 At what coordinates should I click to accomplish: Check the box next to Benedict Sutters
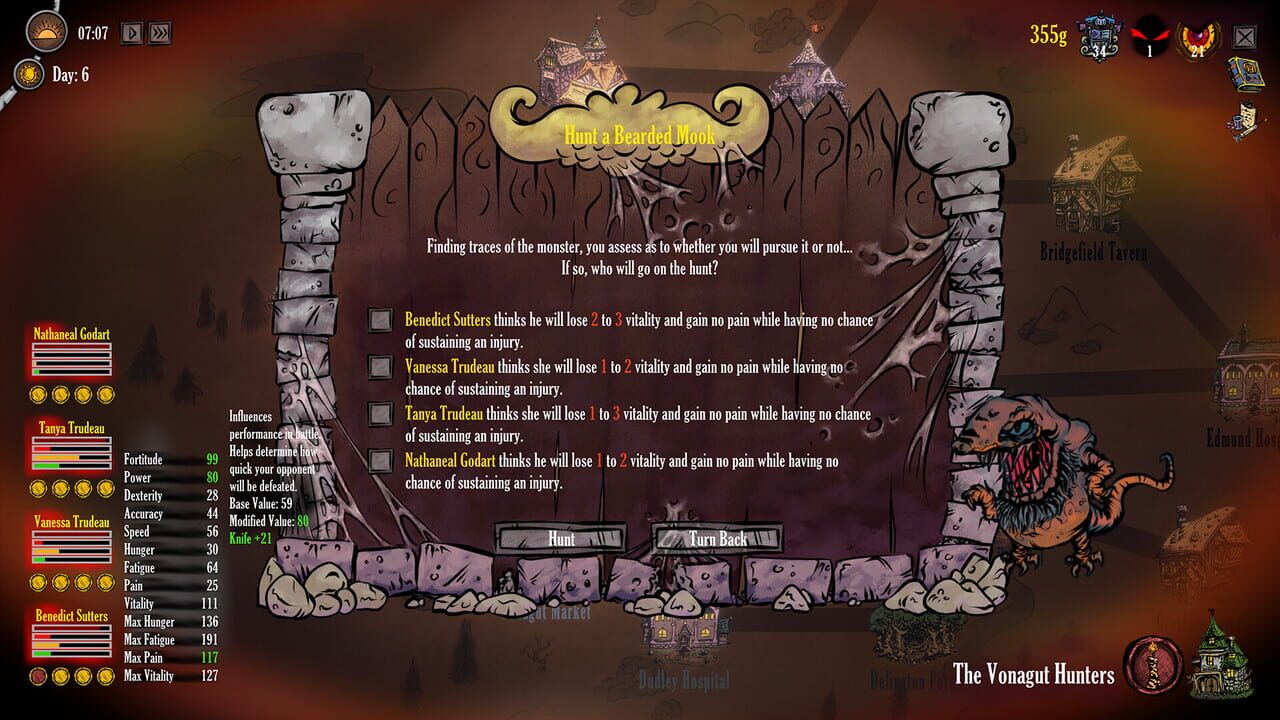[x=380, y=320]
